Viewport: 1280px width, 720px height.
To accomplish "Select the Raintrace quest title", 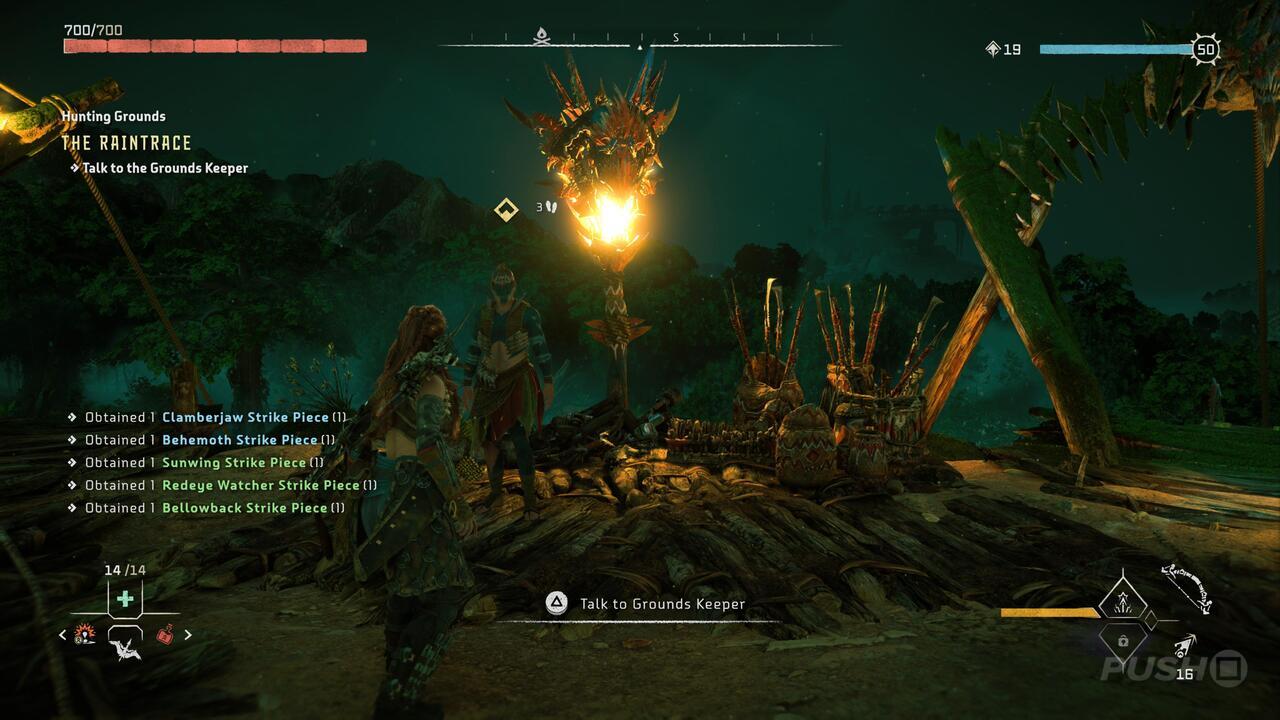I will (128, 143).
